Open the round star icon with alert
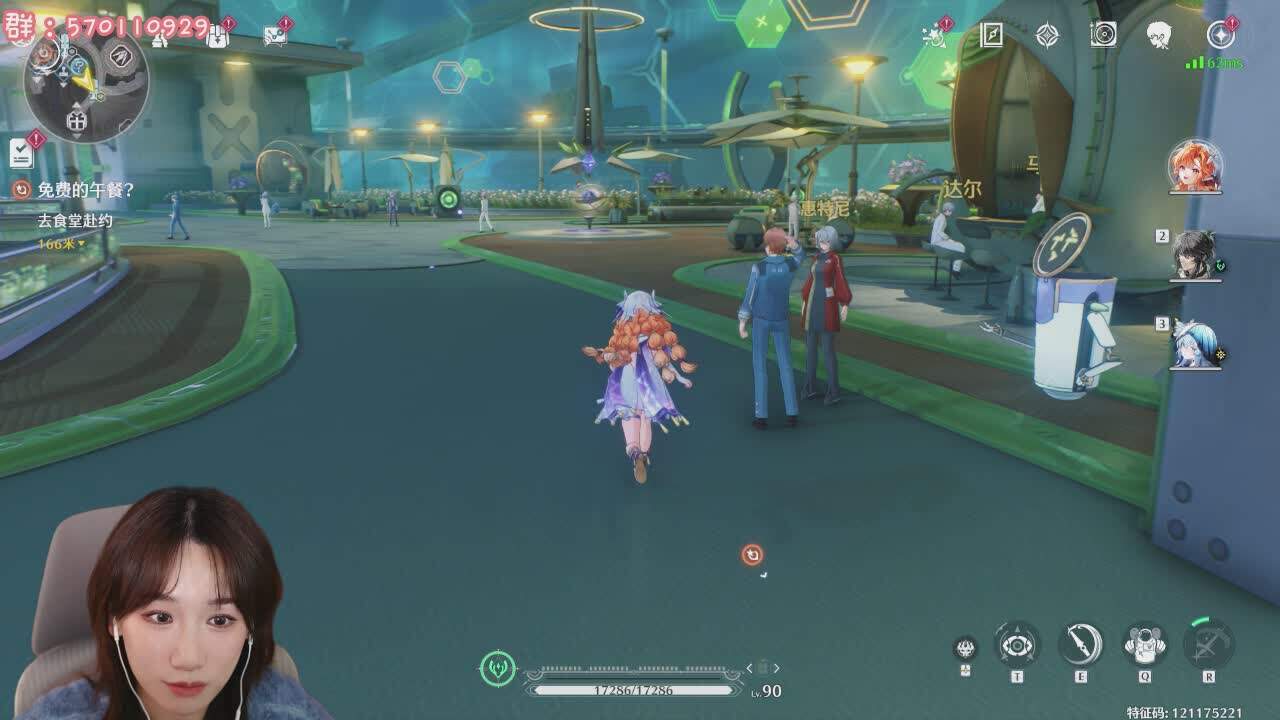This screenshot has width=1280, height=720. coord(1220,35)
